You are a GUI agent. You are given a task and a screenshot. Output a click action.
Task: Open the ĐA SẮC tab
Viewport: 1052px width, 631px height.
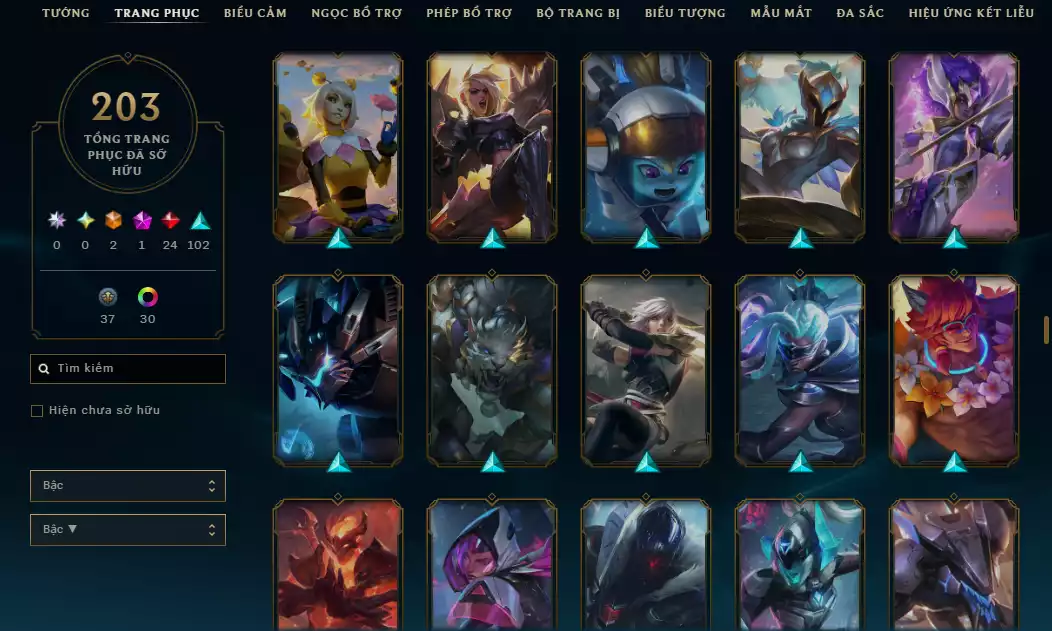point(860,13)
